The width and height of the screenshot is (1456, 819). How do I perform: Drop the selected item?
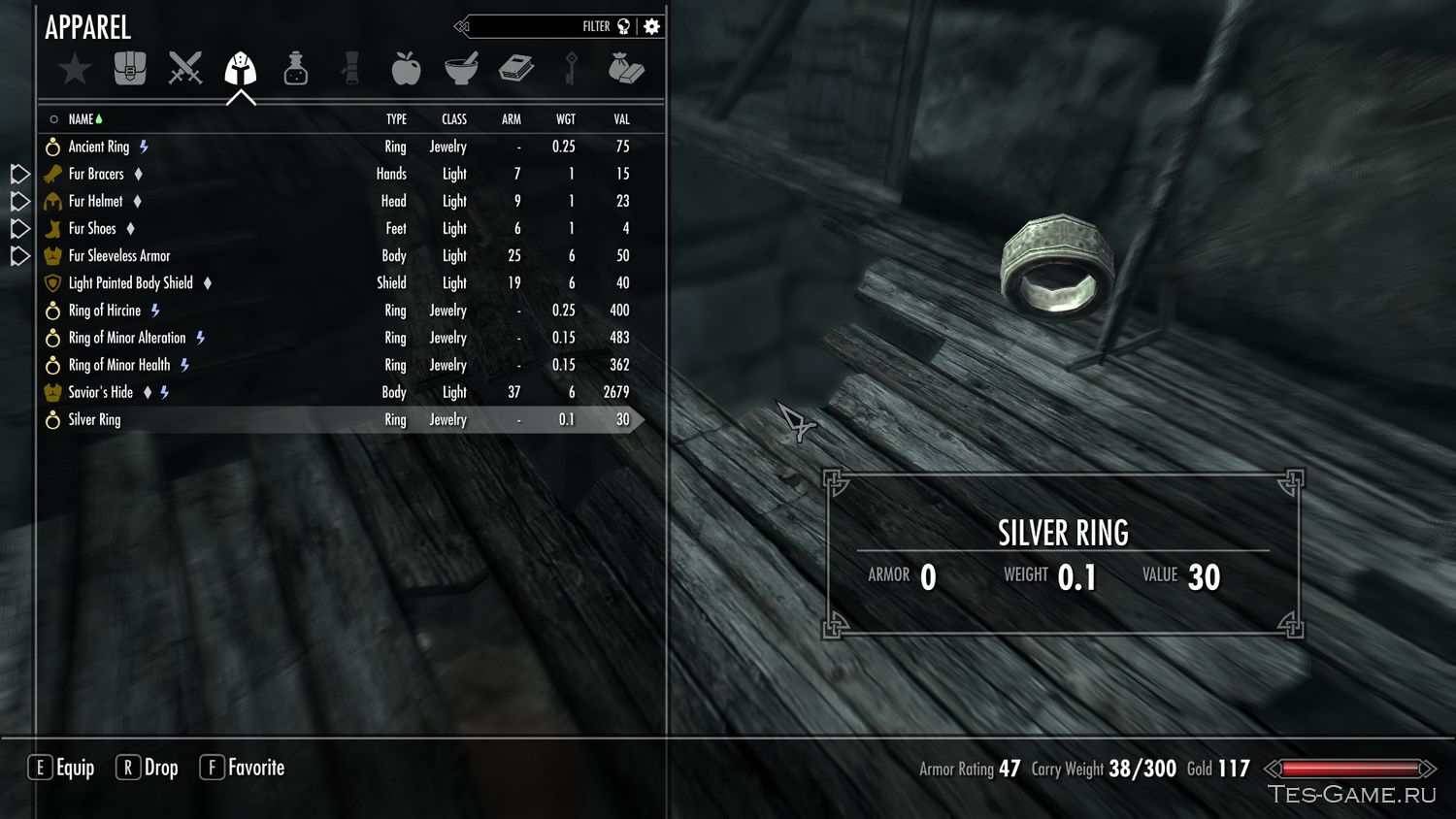tap(148, 768)
